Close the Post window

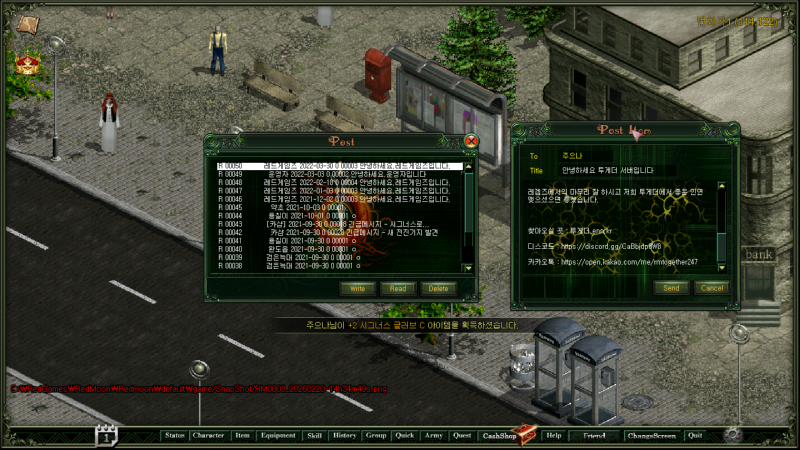472,141
